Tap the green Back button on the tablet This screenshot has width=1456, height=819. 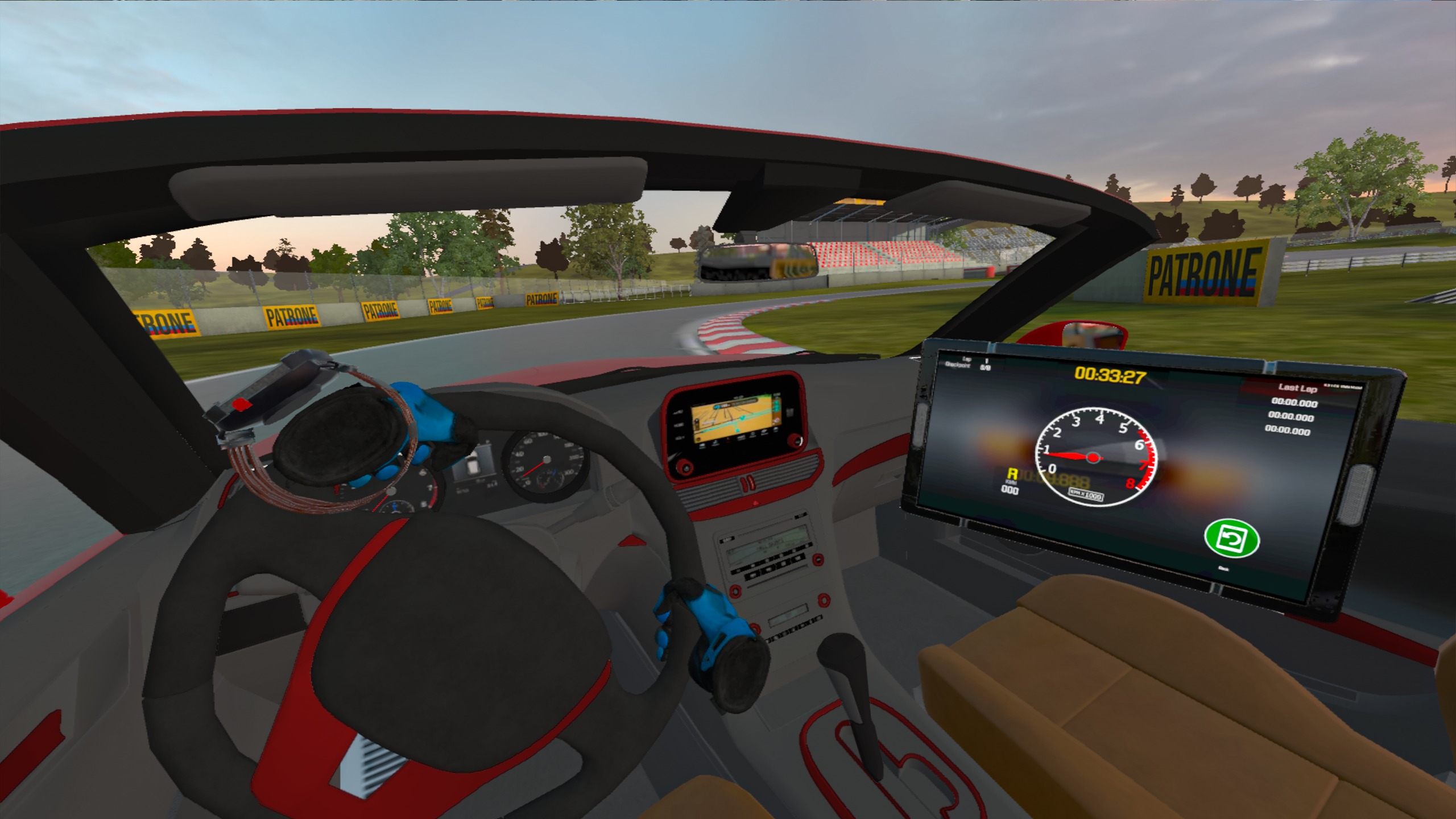pyautogui.click(x=1232, y=539)
